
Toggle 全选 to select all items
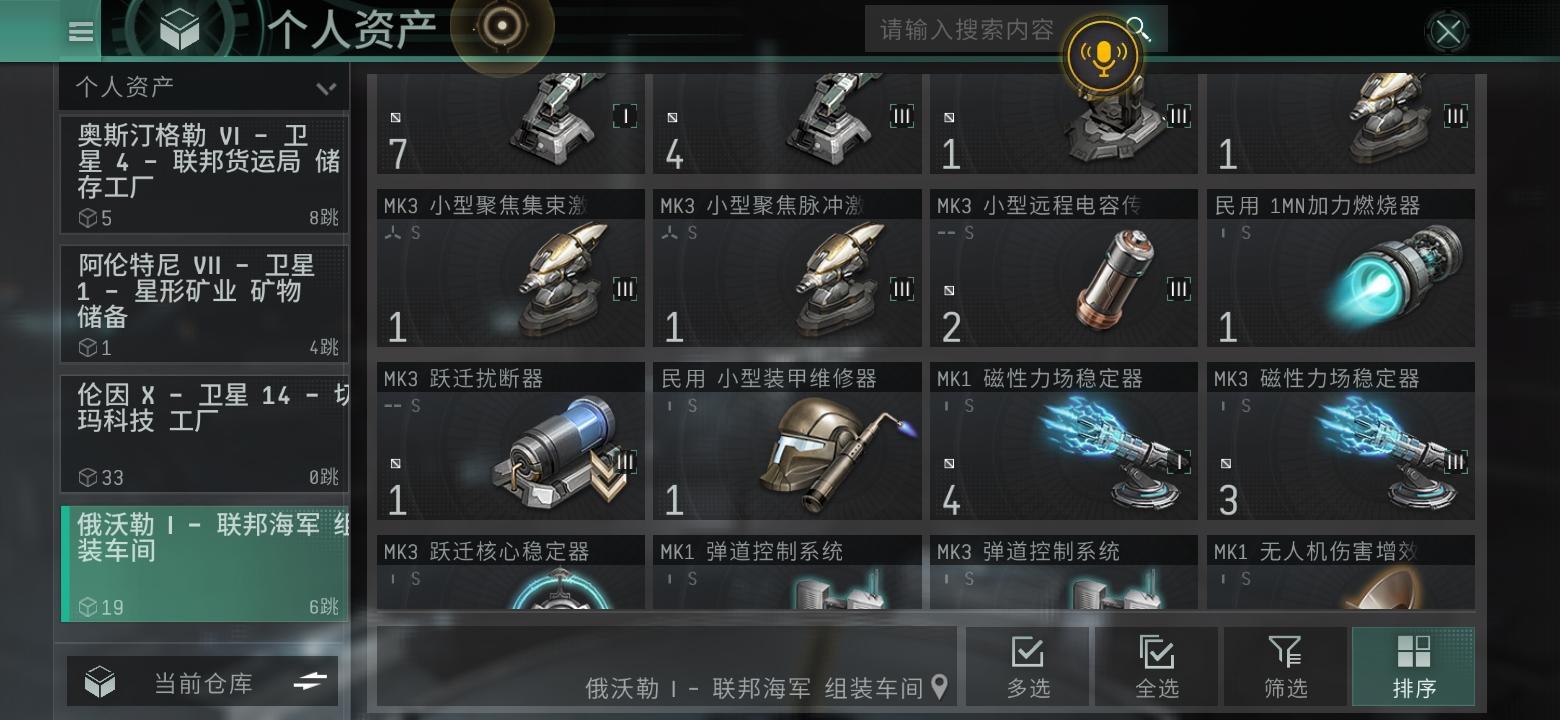[x=1156, y=666]
